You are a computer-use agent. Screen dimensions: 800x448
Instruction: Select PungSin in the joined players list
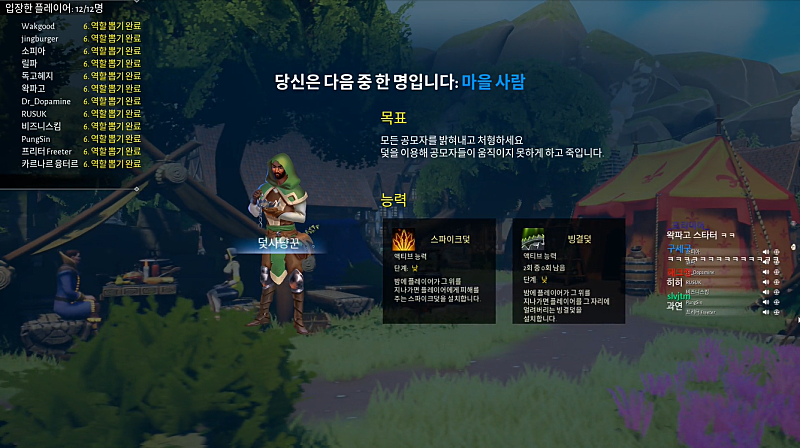click(37, 138)
